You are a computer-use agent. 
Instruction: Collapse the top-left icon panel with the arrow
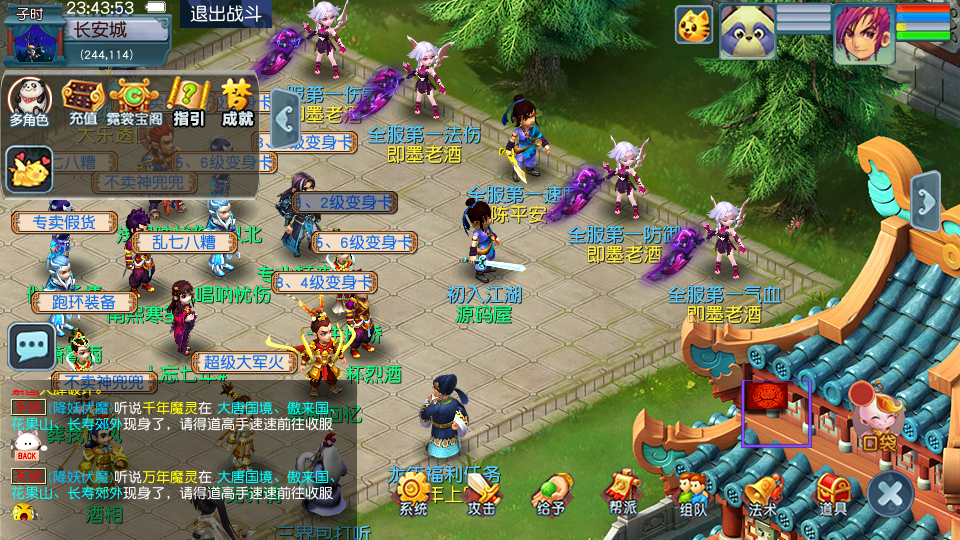click(285, 118)
